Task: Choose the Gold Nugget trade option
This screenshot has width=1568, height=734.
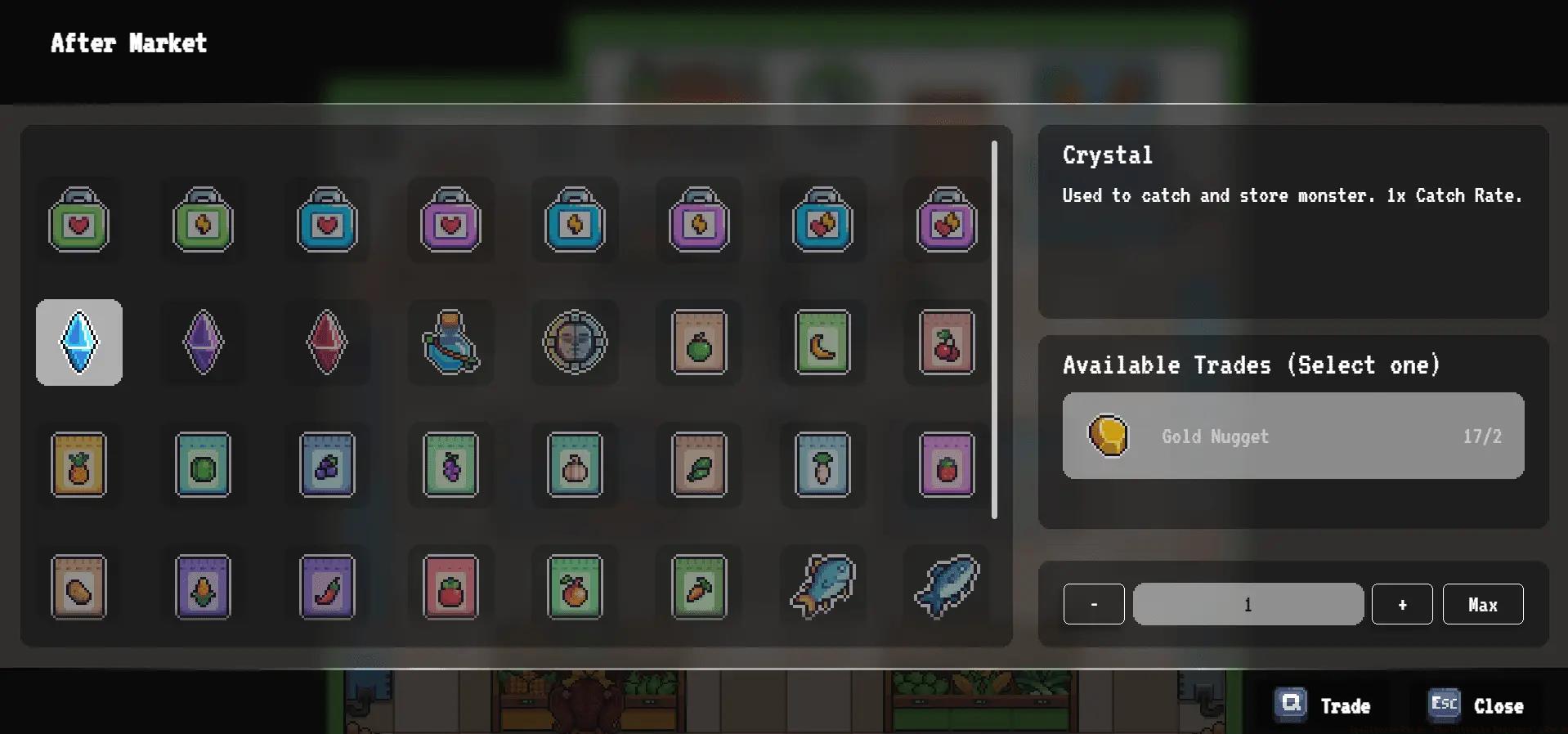Action: (1292, 436)
